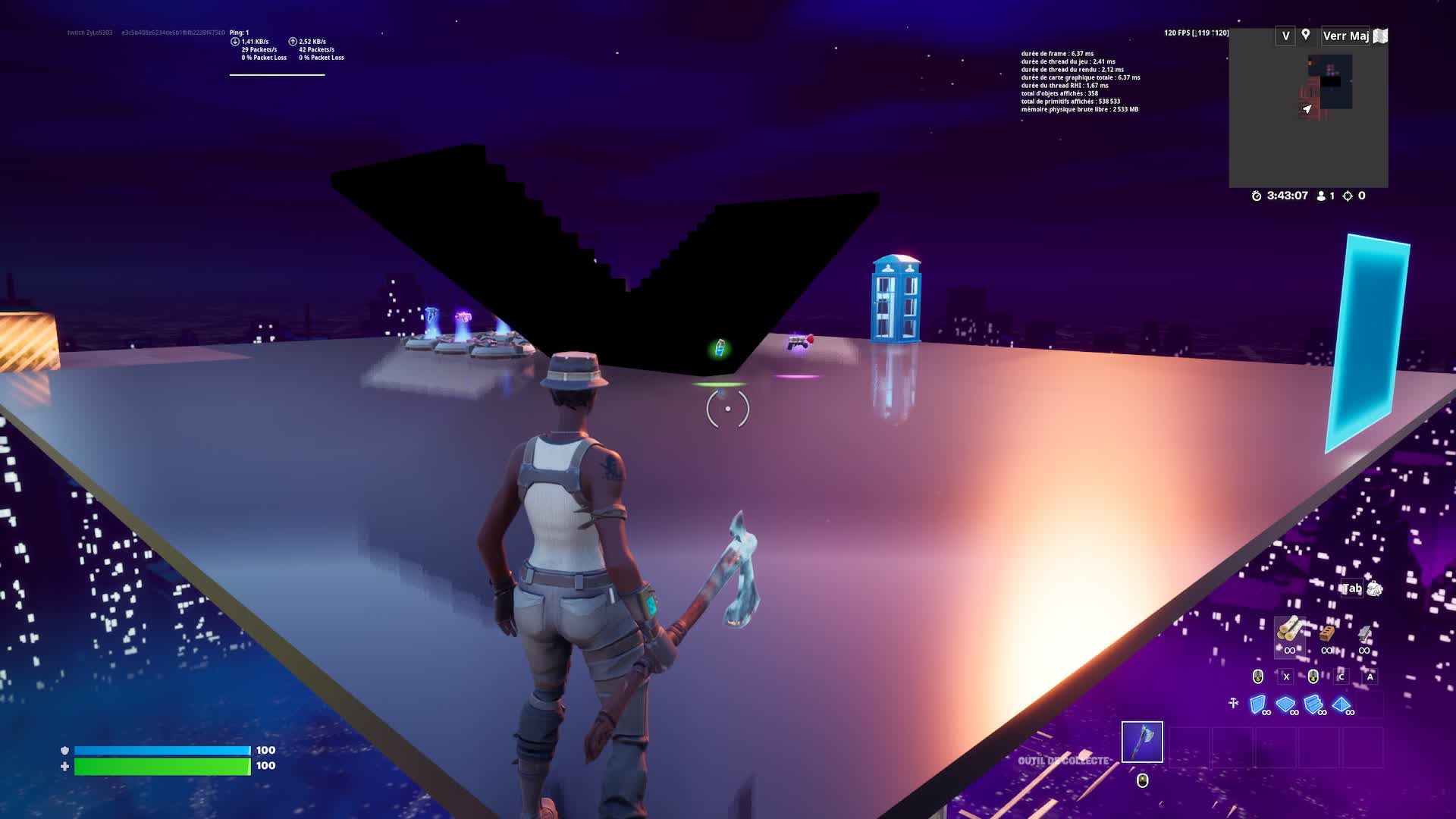Click the V keybind box above the minimap
This screenshot has height=819, width=1456.
(x=1286, y=36)
